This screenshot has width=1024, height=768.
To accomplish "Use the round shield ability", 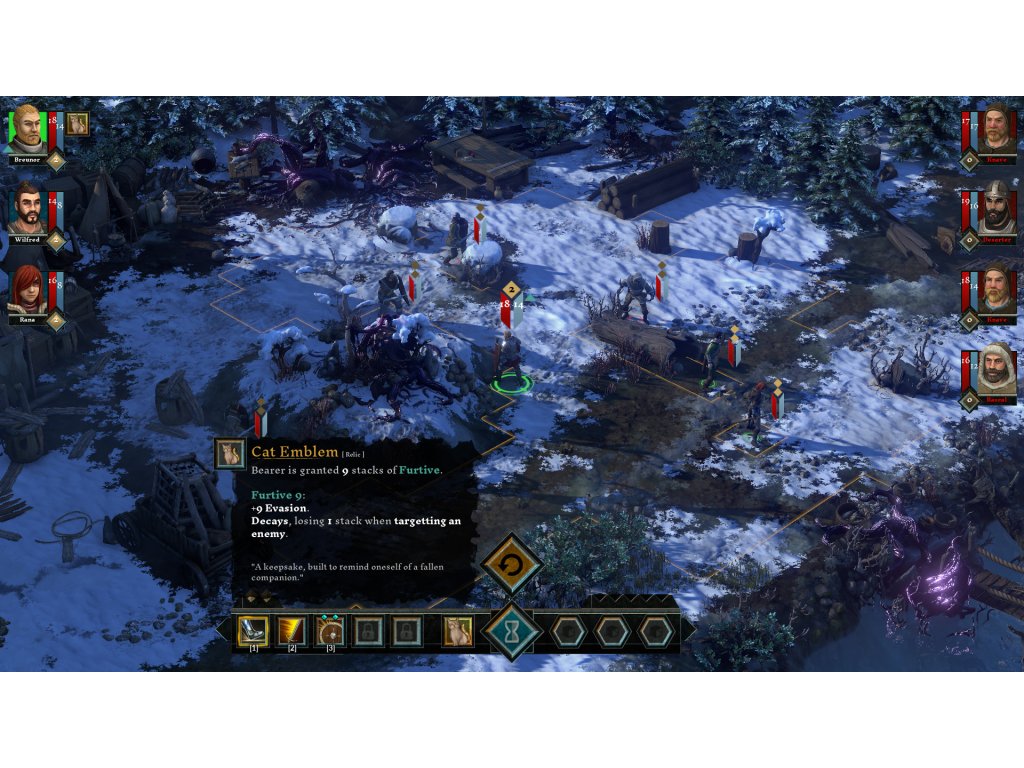I will tap(330, 630).
